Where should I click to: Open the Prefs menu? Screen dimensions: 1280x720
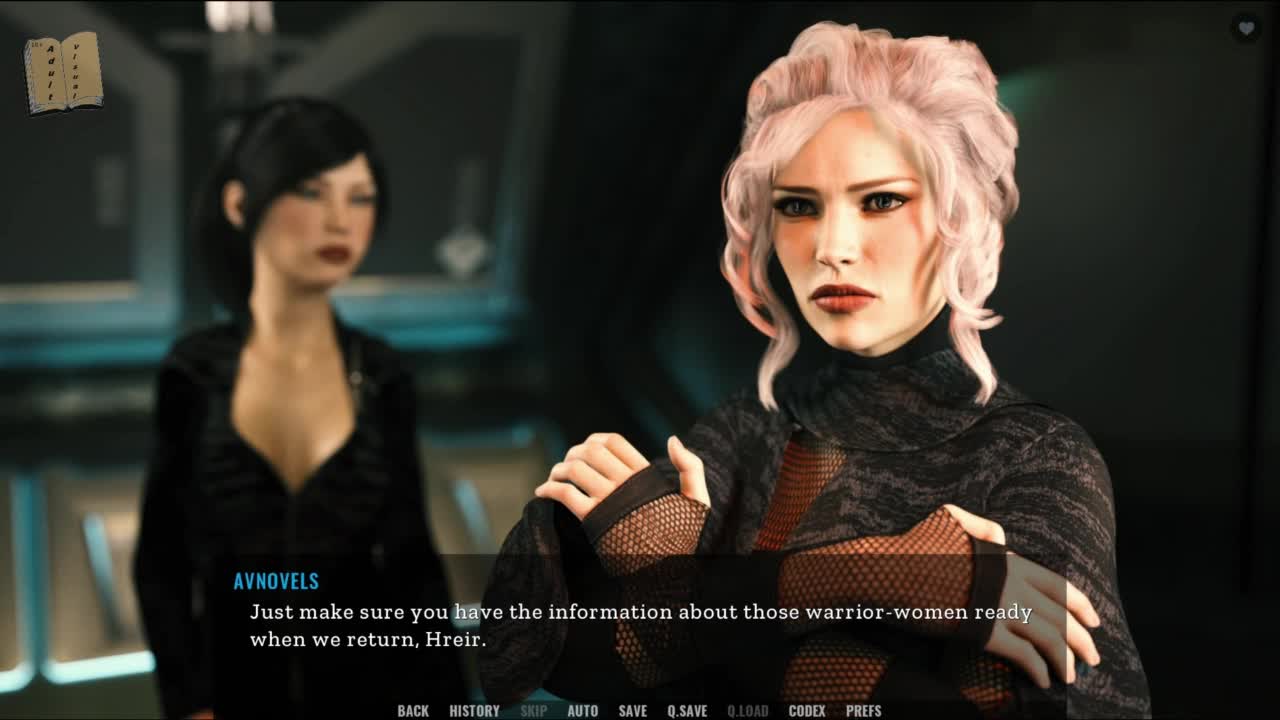tap(863, 711)
